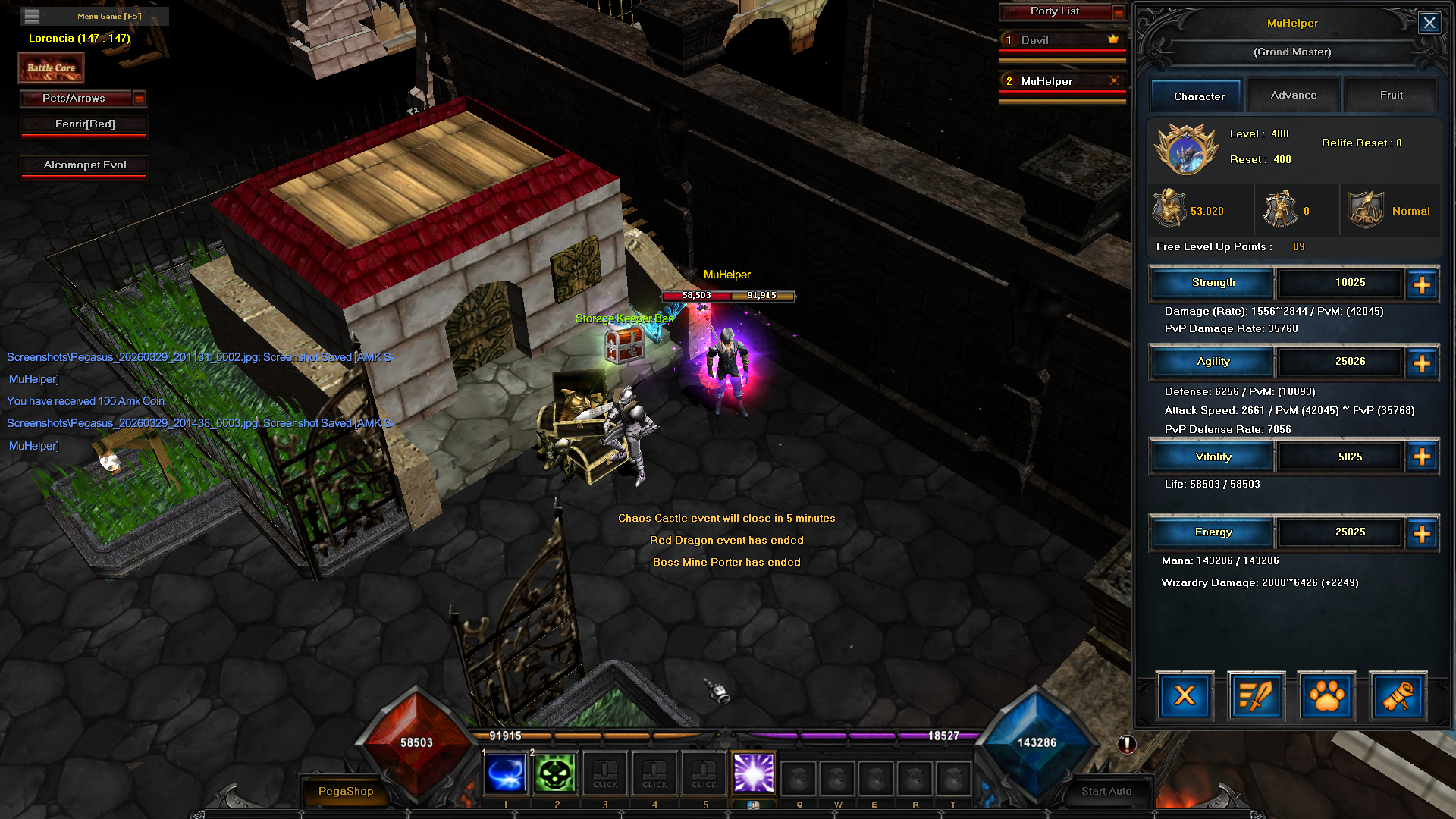Select the Alcamopet Evol entry
The width and height of the screenshot is (1456, 819).
(x=84, y=165)
